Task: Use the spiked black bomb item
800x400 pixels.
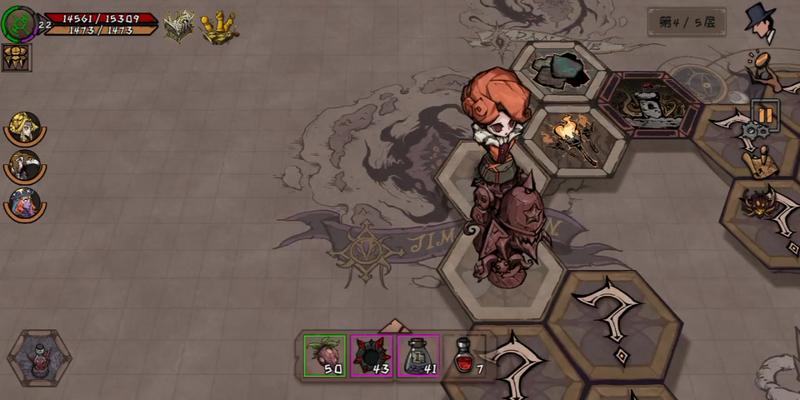Action: point(372,355)
